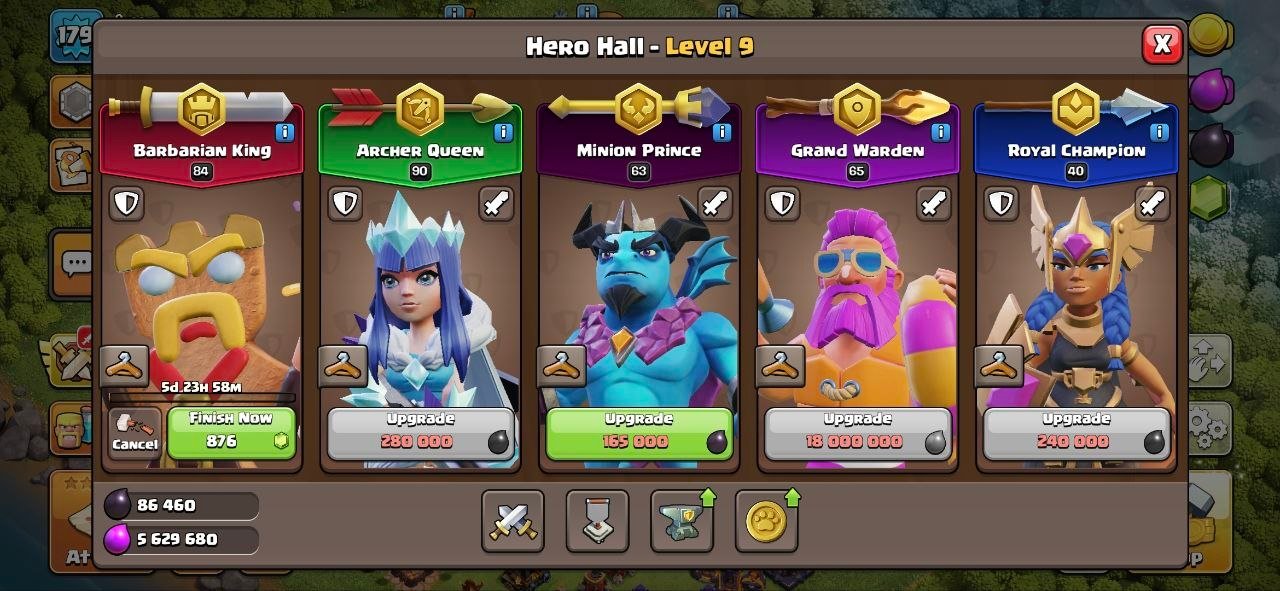Toggle Royal Champion sword mode icon
Screen dimensions: 1280x591
point(1152,204)
